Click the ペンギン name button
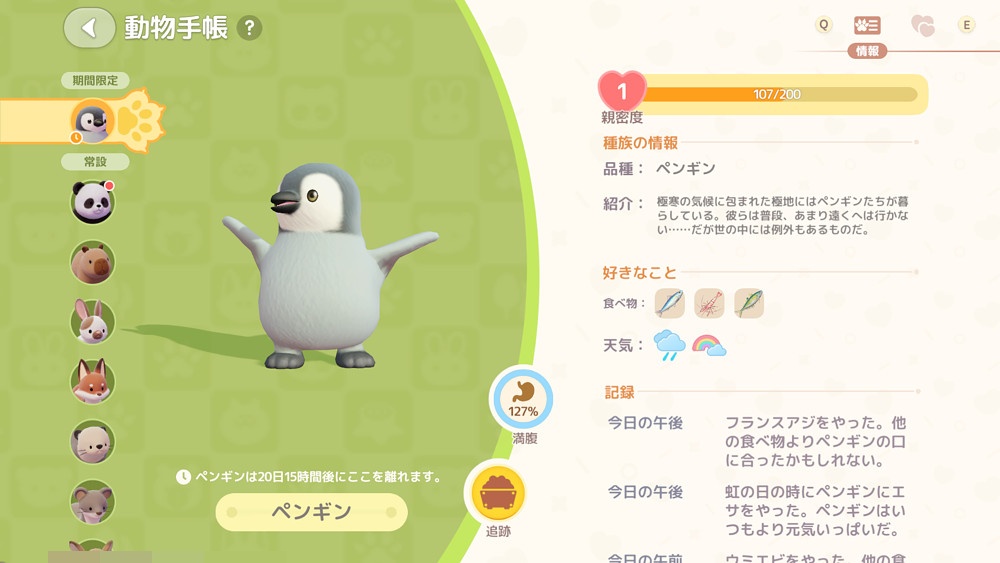The width and height of the screenshot is (1000, 563). (312, 512)
